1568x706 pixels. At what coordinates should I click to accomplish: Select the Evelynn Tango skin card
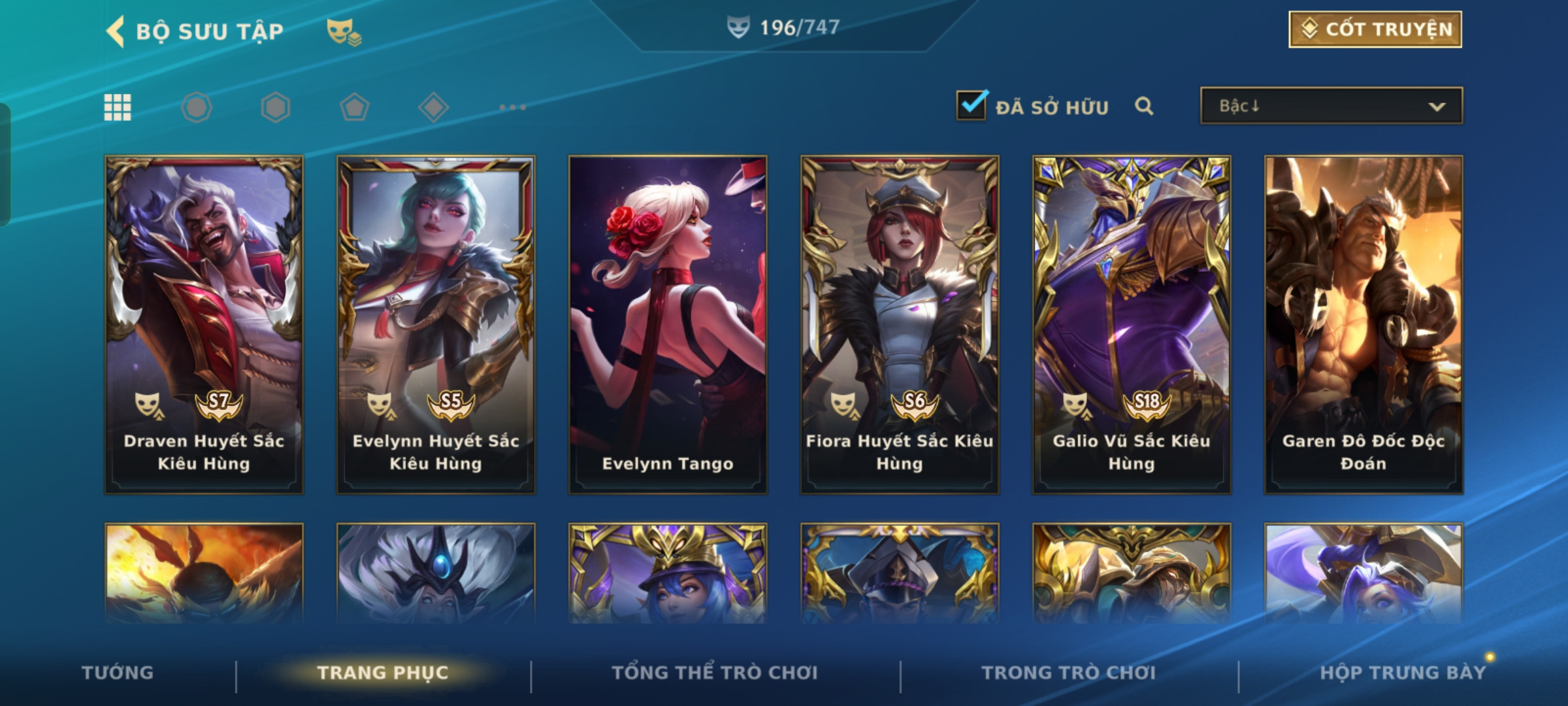[668, 324]
